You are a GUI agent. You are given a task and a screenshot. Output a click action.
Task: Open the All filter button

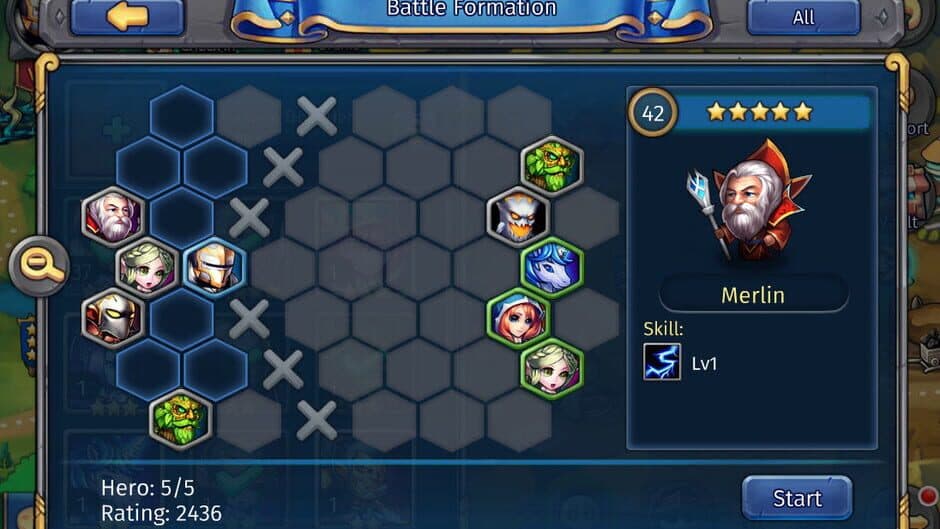[x=803, y=17]
